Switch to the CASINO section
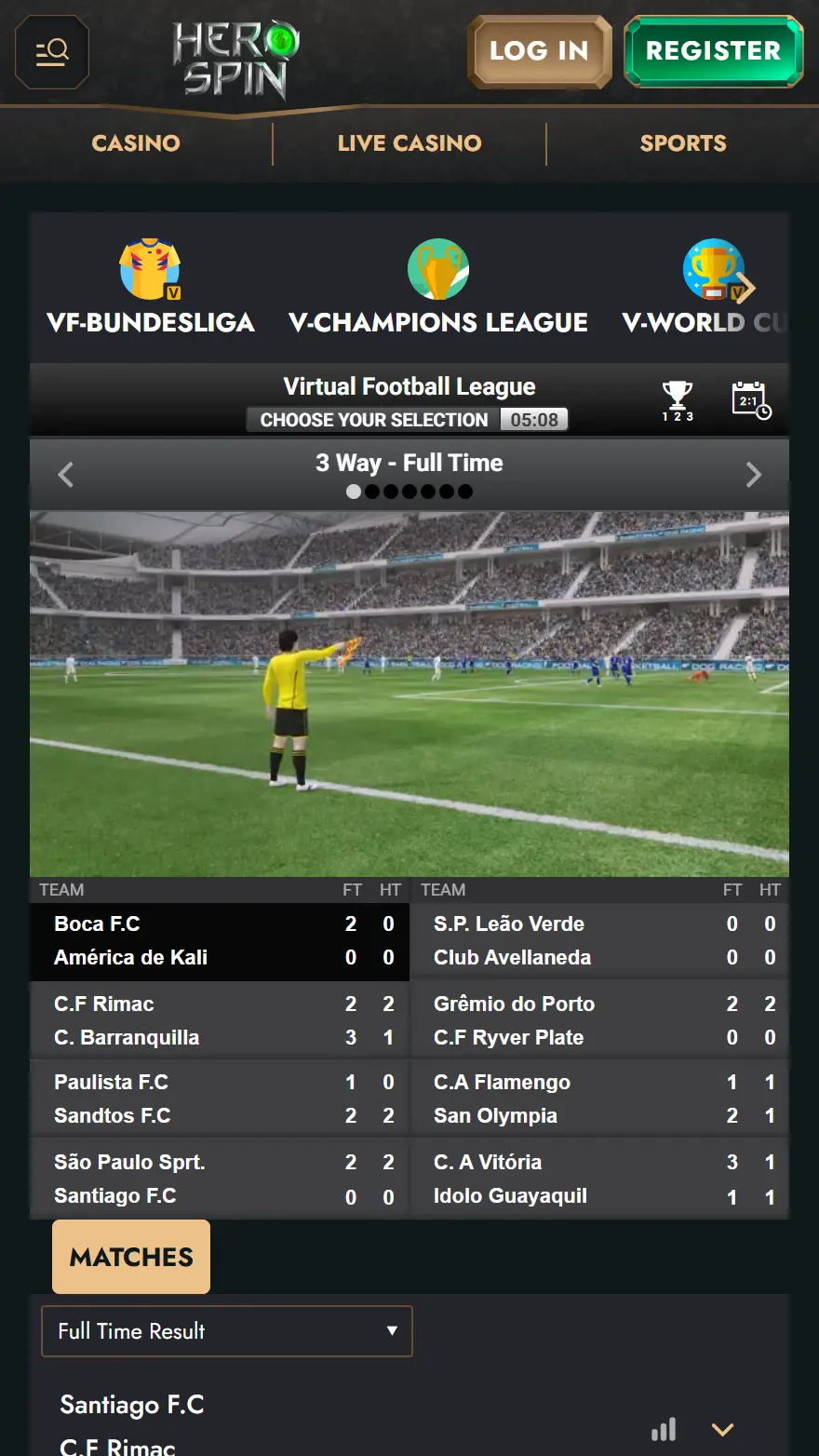Viewport: 819px width, 1456px height. point(136,143)
